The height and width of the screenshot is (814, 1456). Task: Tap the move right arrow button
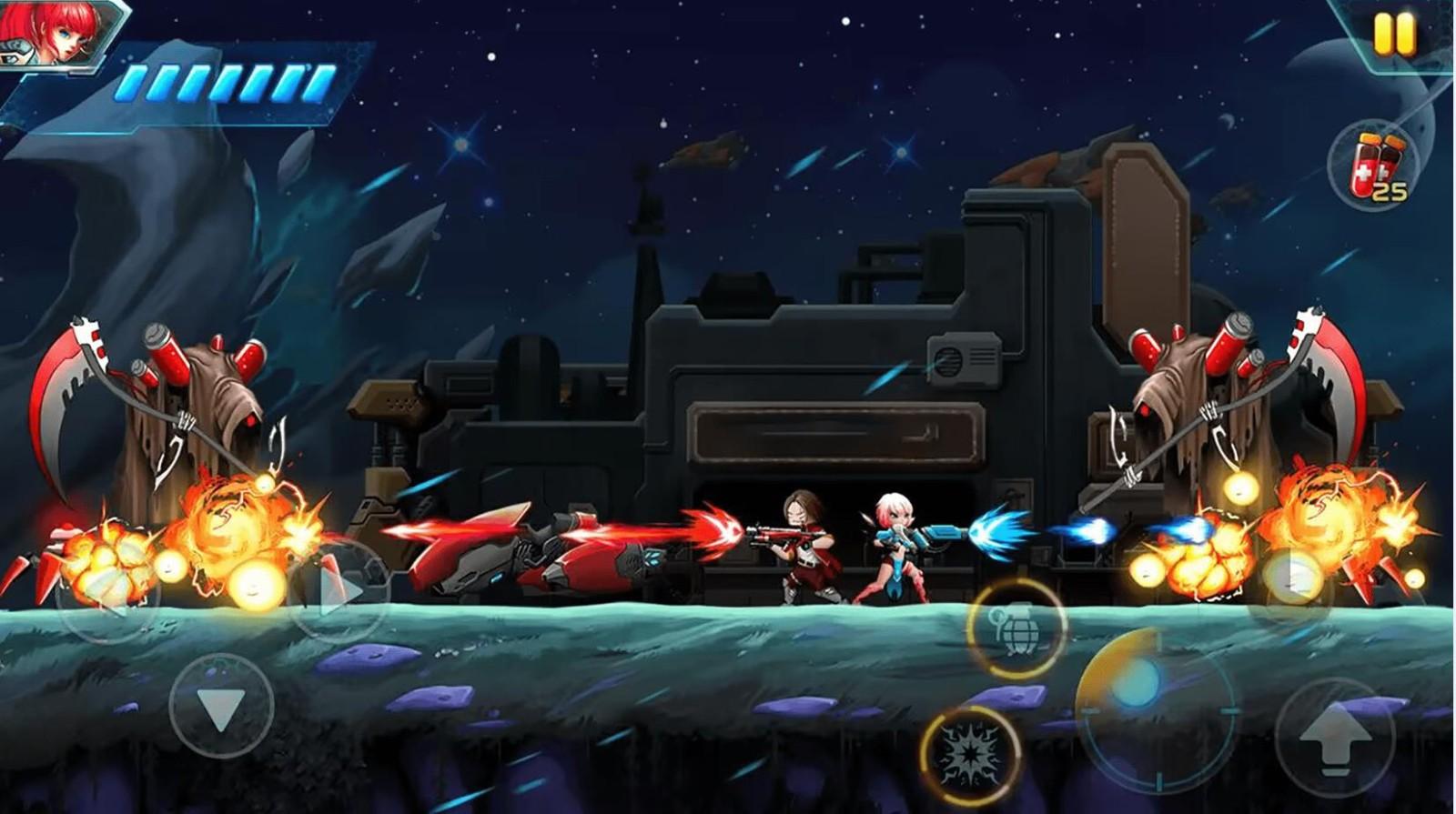(339, 593)
